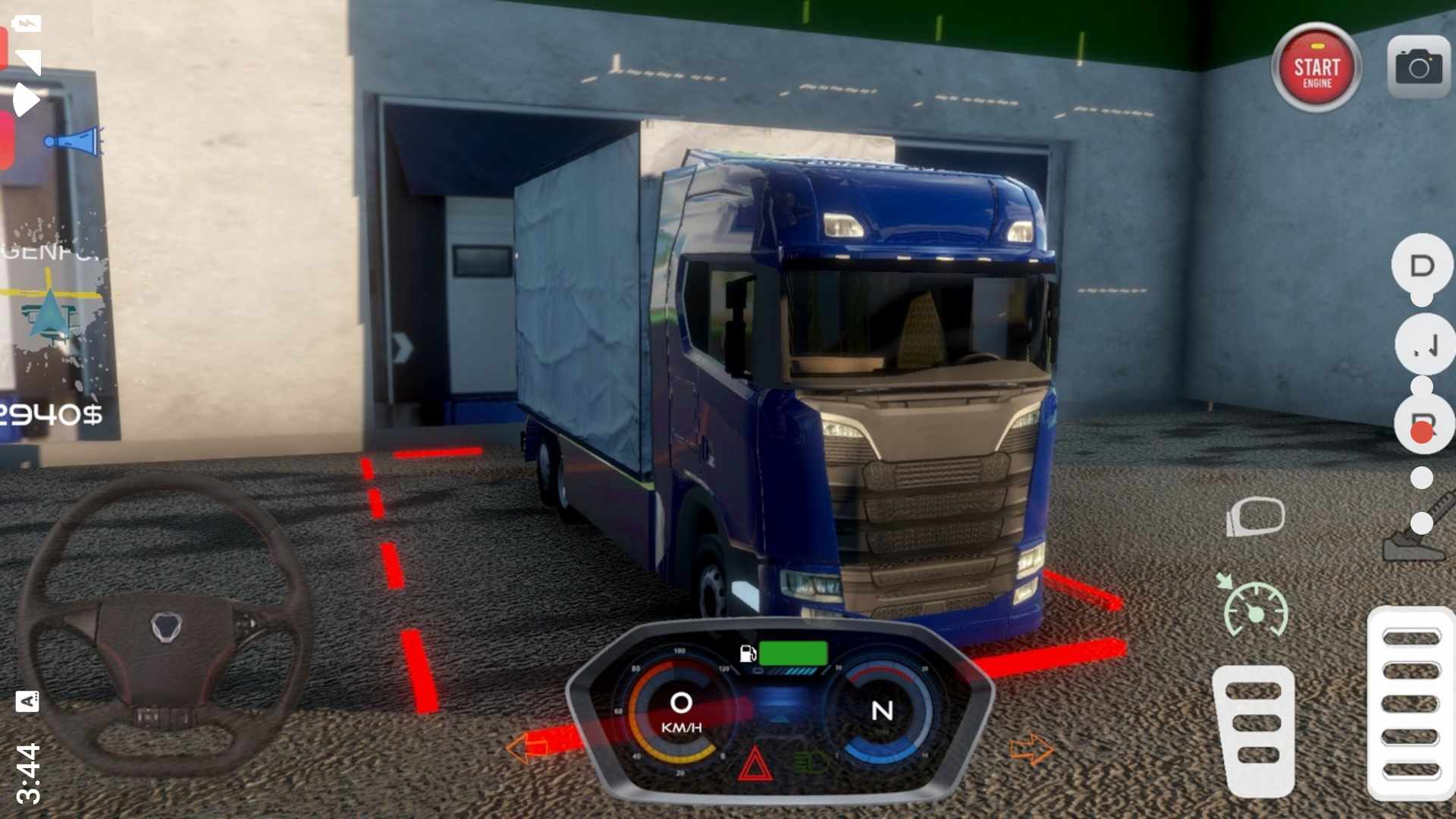The image size is (1456, 819).
Task: Select the D drive gear
Action: click(1422, 266)
